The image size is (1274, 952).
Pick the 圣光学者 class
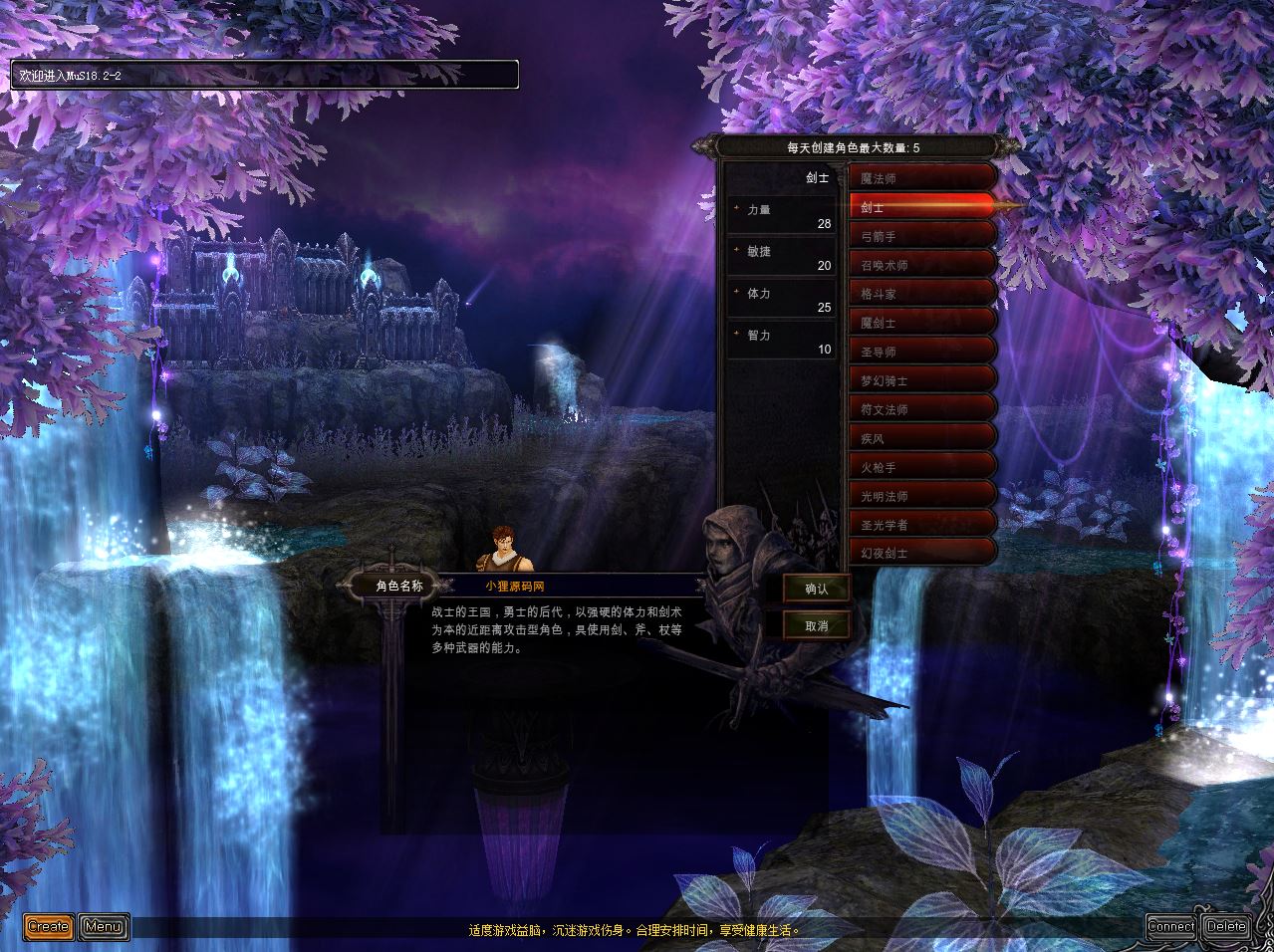921,524
